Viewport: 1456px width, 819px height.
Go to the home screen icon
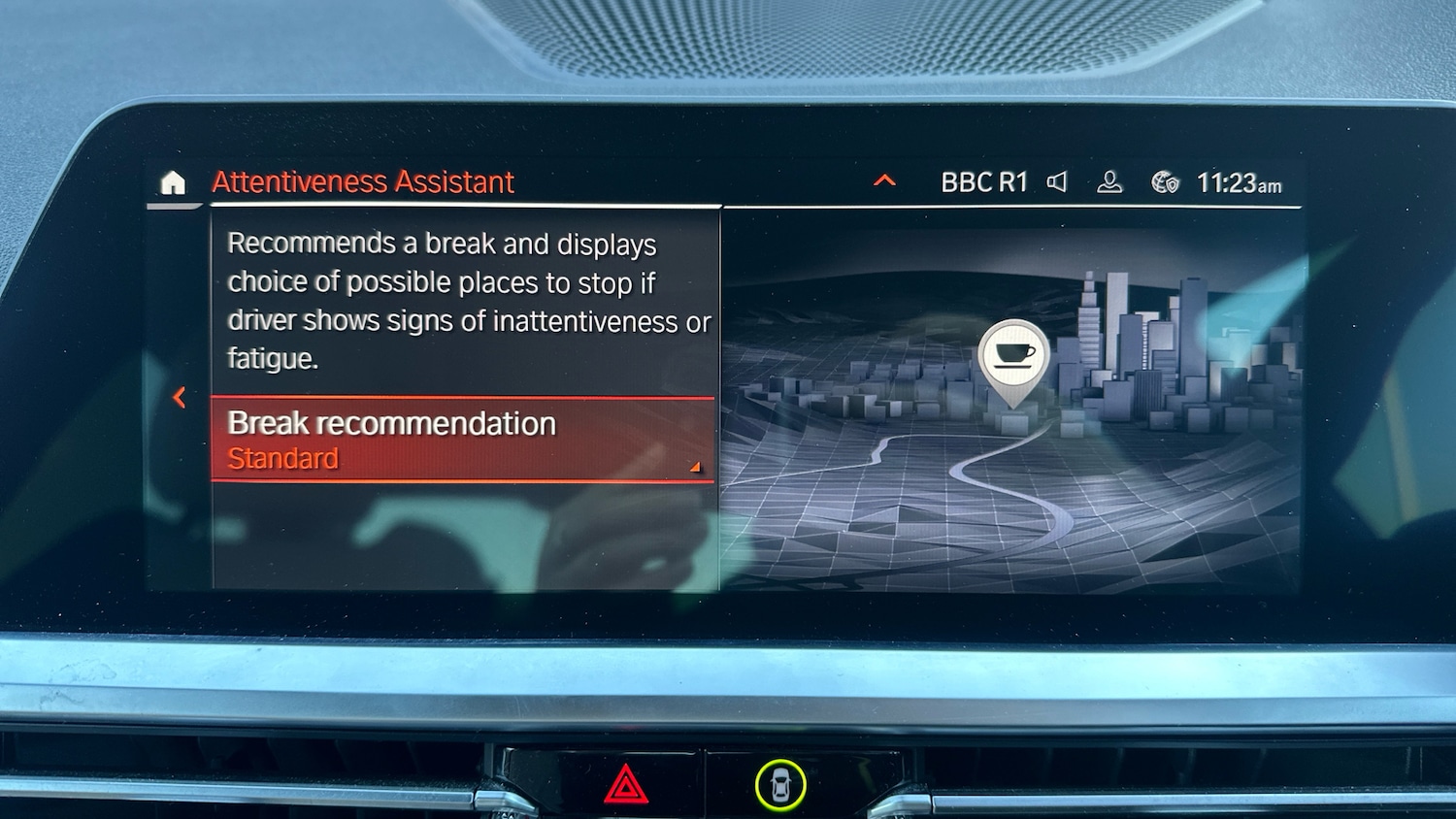point(173,182)
